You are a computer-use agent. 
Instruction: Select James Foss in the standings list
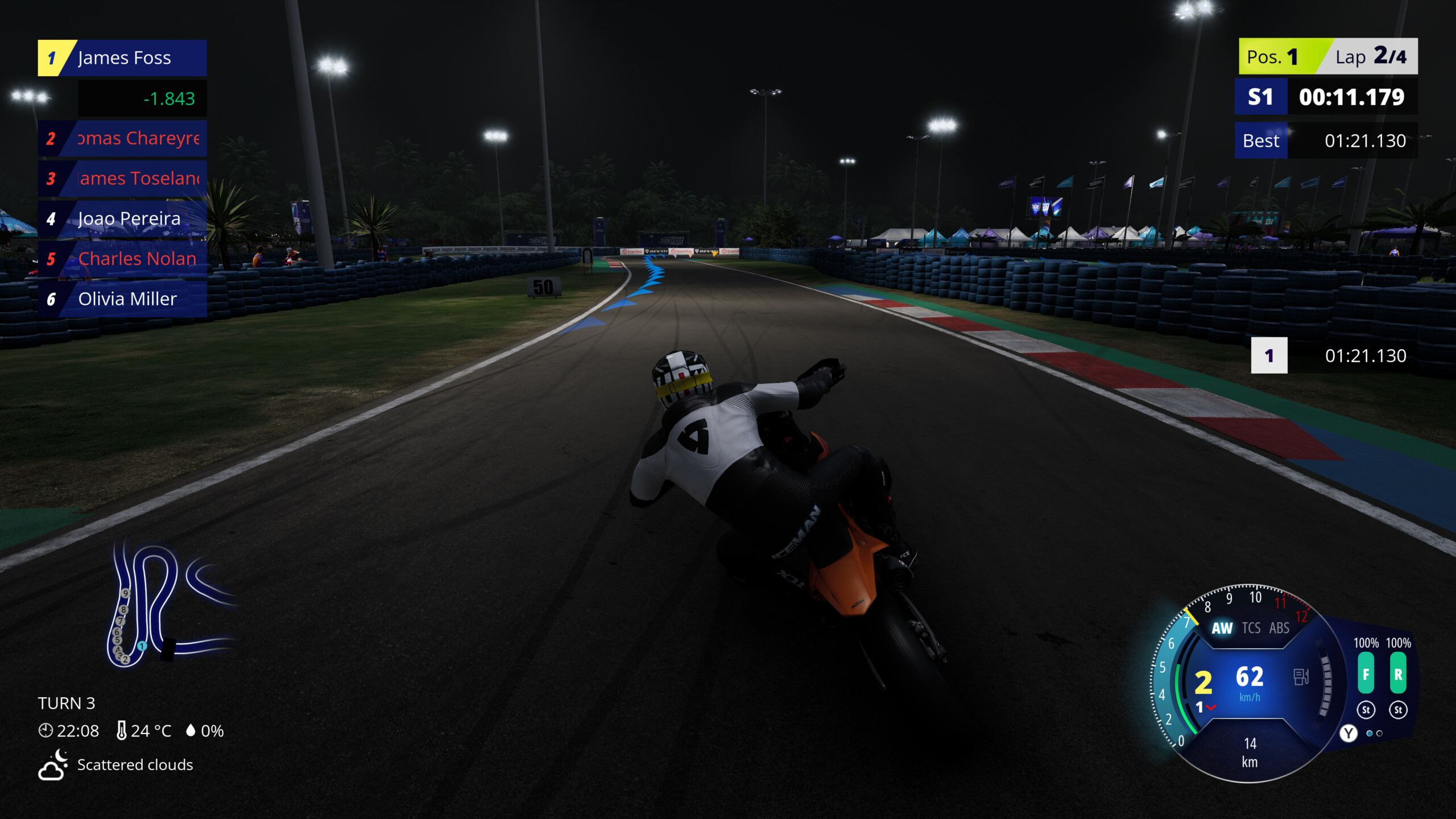(x=123, y=57)
